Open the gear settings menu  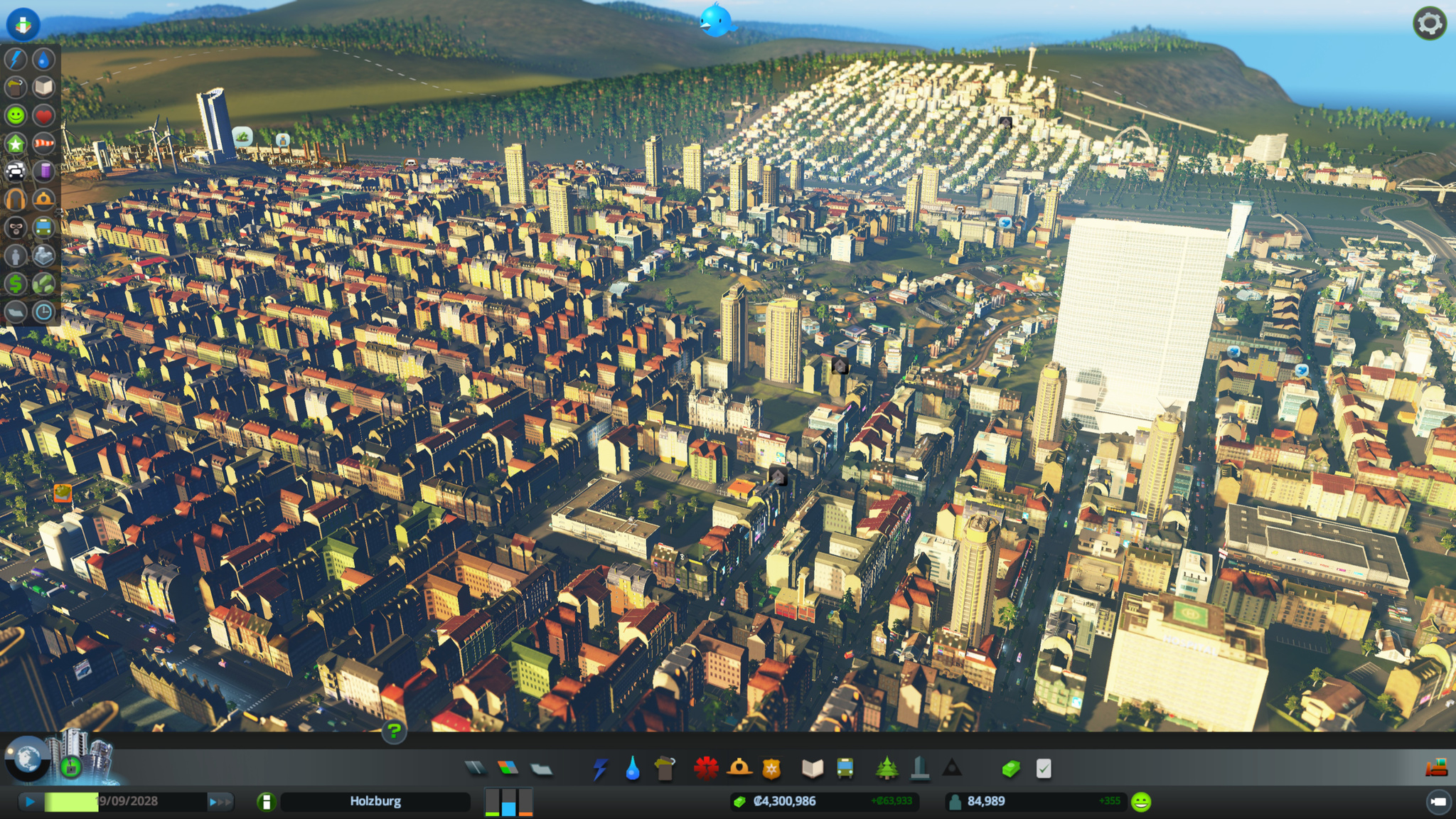1430,24
